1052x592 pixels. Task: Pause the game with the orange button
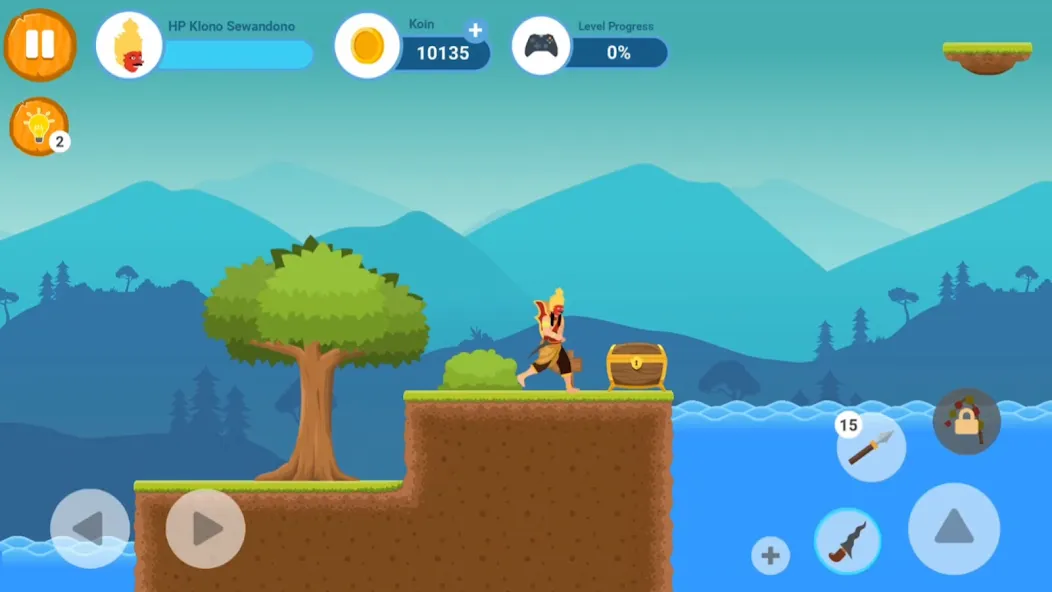pos(40,45)
